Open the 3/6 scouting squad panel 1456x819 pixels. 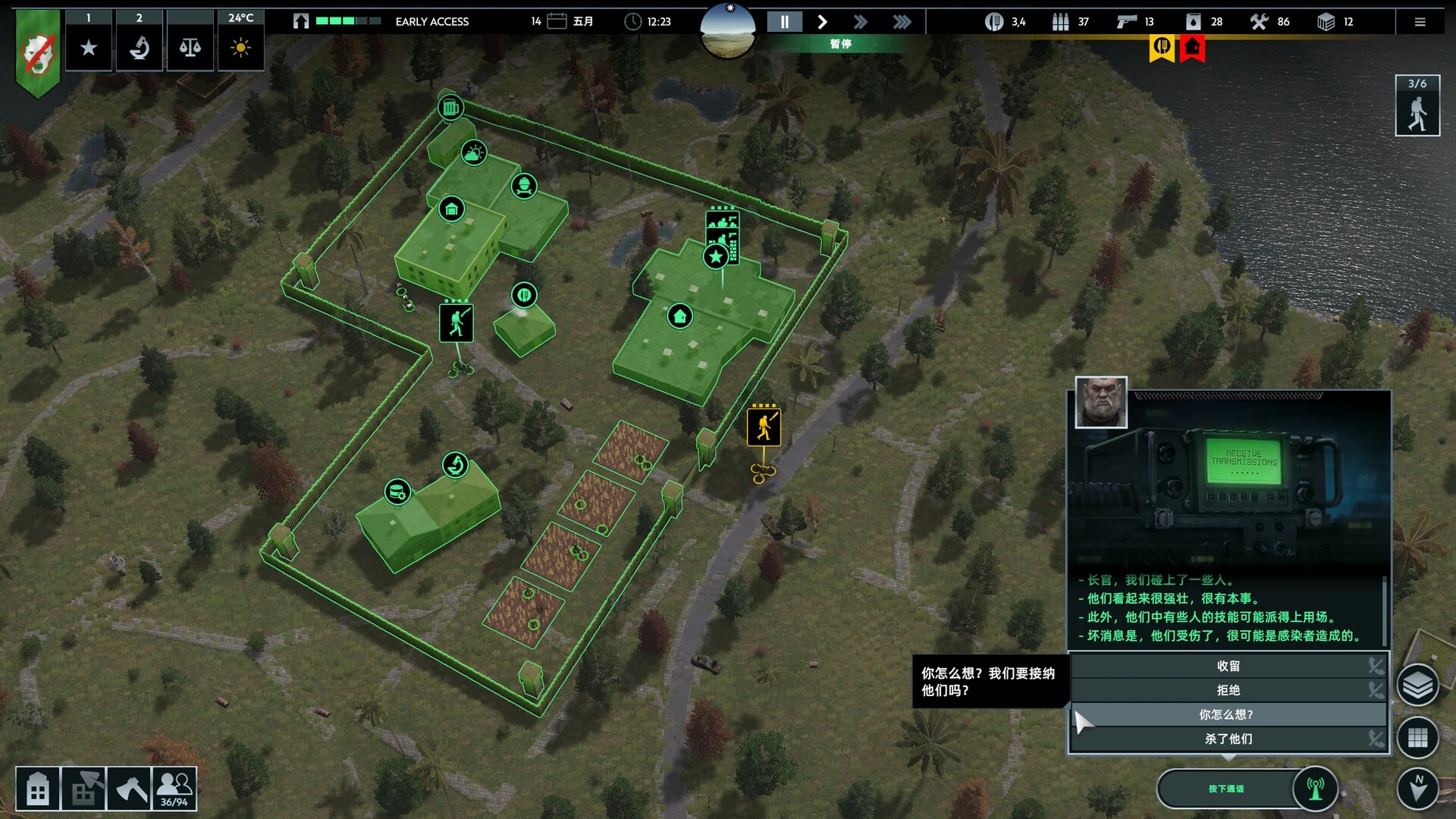(1417, 106)
